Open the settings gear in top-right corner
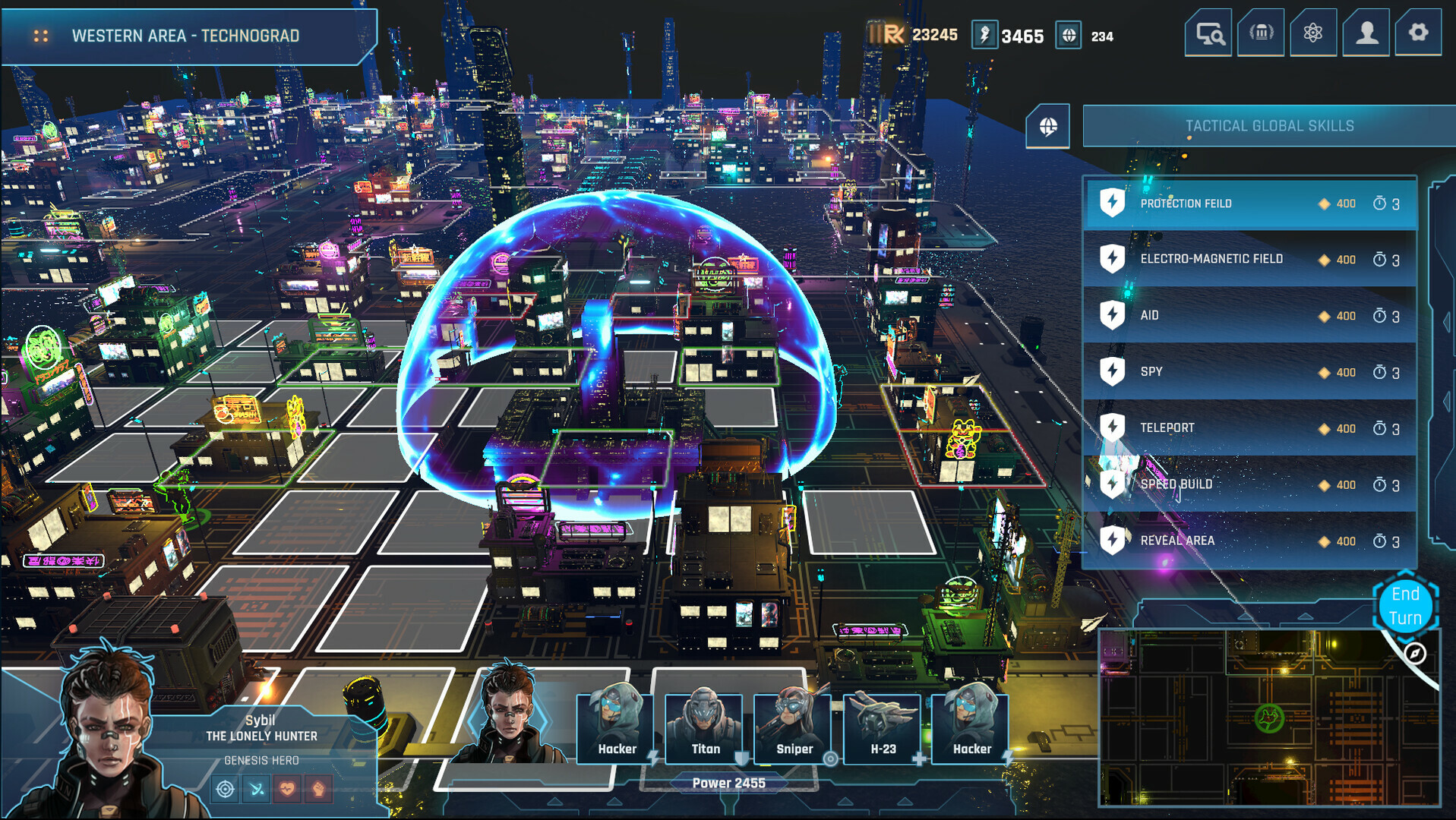This screenshot has height=820, width=1456. click(x=1419, y=33)
